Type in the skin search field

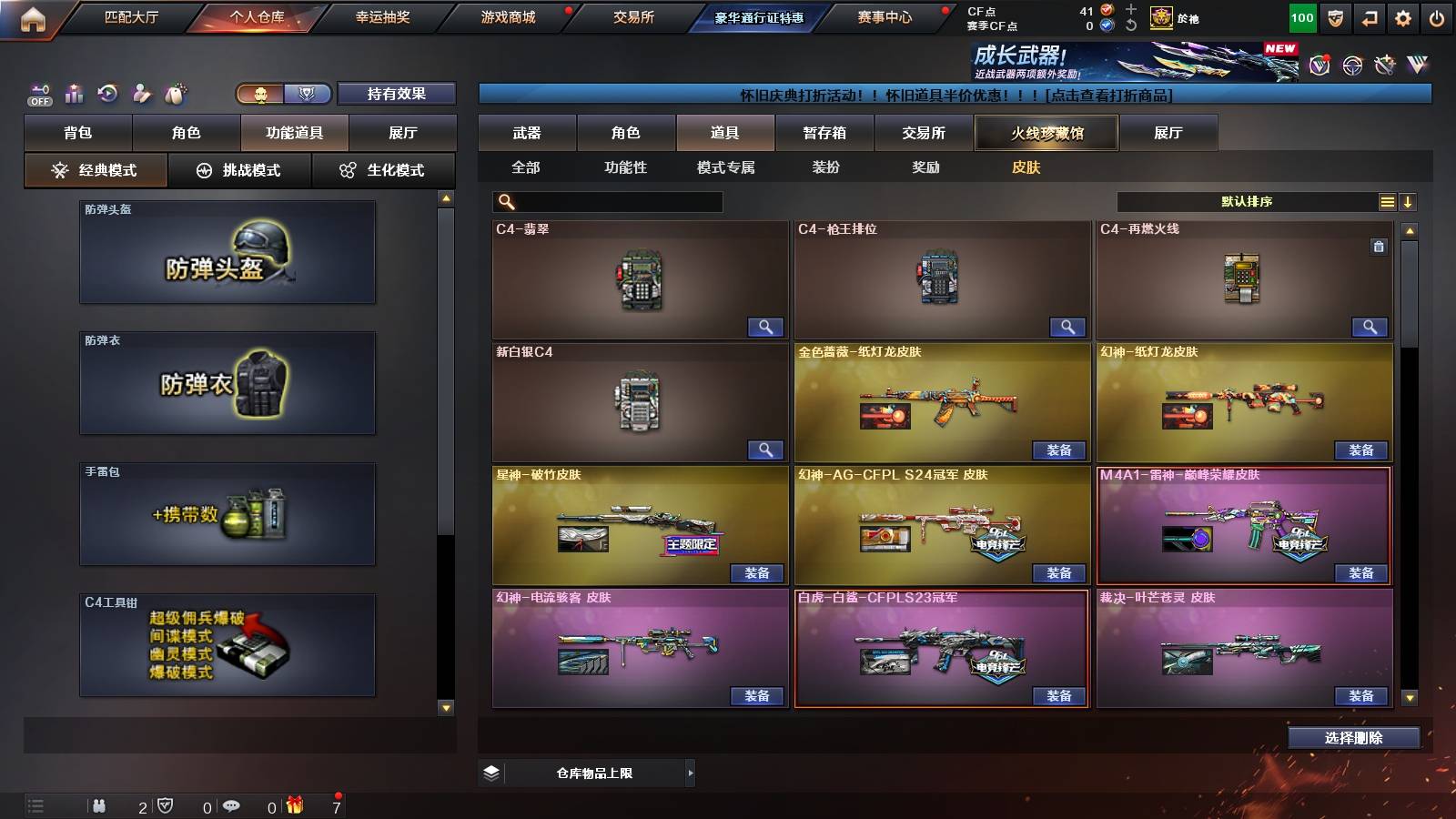point(610,201)
